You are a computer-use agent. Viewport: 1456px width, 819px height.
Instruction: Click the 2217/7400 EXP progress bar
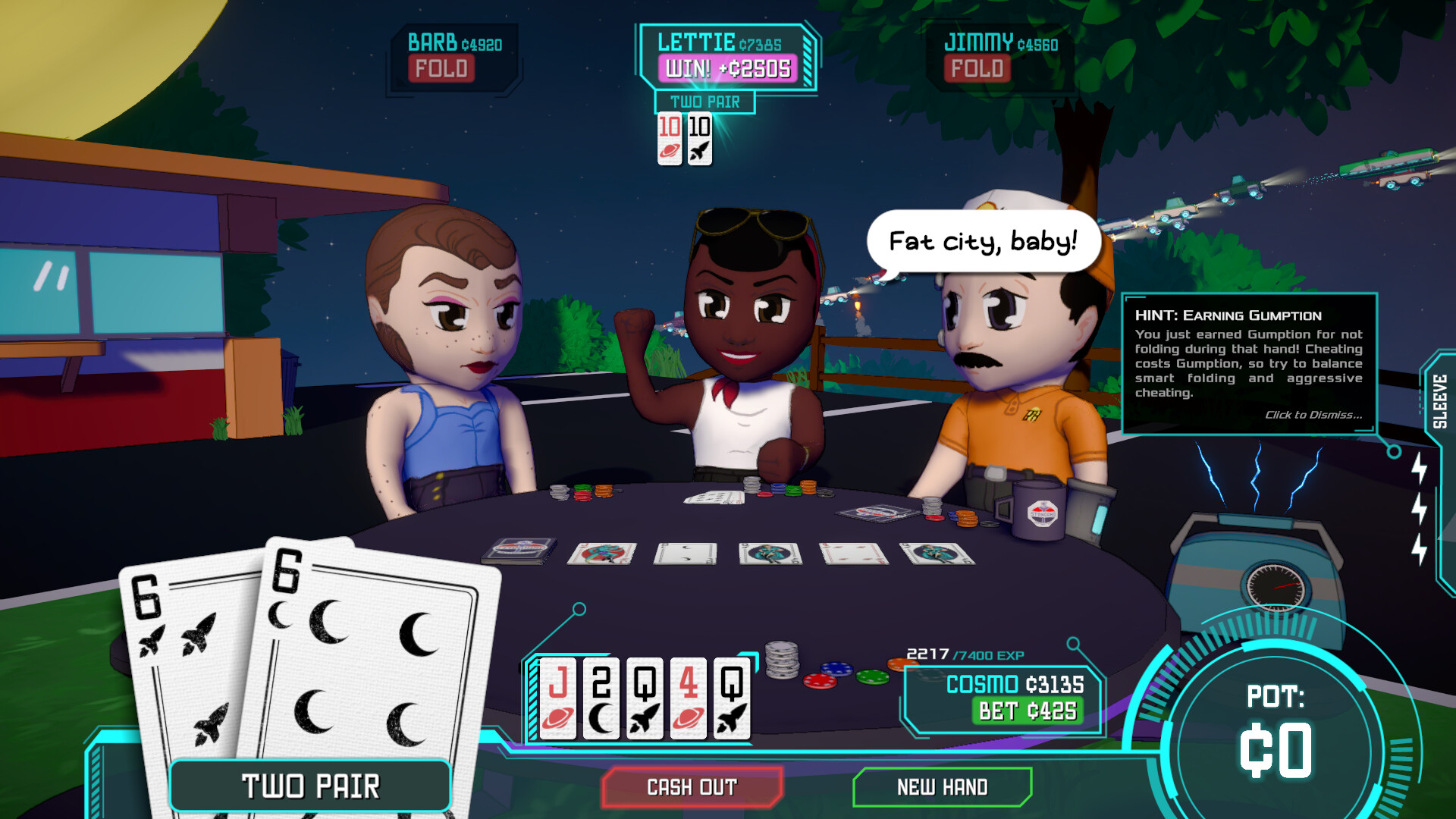[x=963, y=654]
